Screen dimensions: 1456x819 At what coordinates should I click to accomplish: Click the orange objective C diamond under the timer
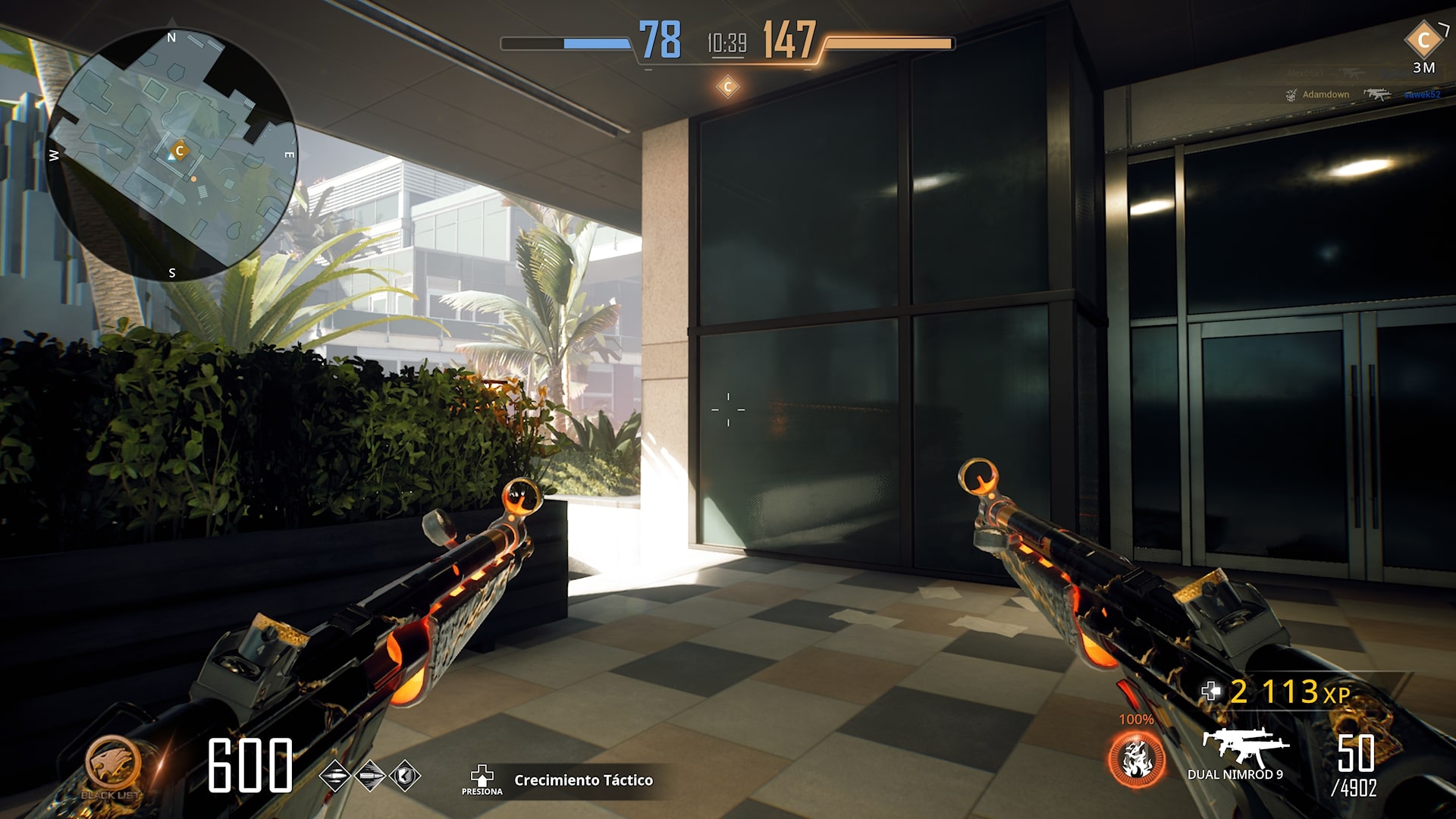coord(727,86)
